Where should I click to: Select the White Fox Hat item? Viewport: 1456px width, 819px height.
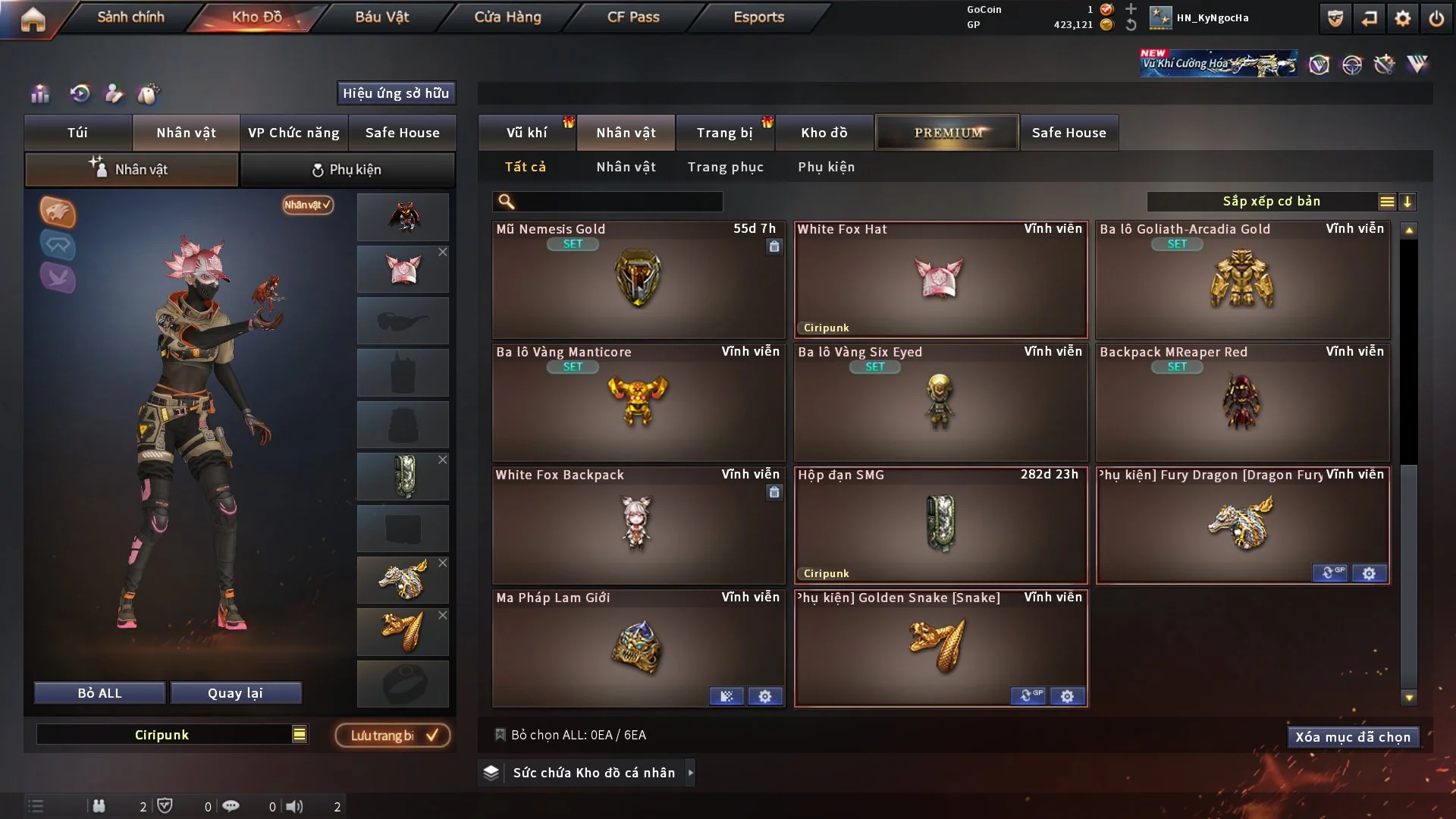click(940, 279)
